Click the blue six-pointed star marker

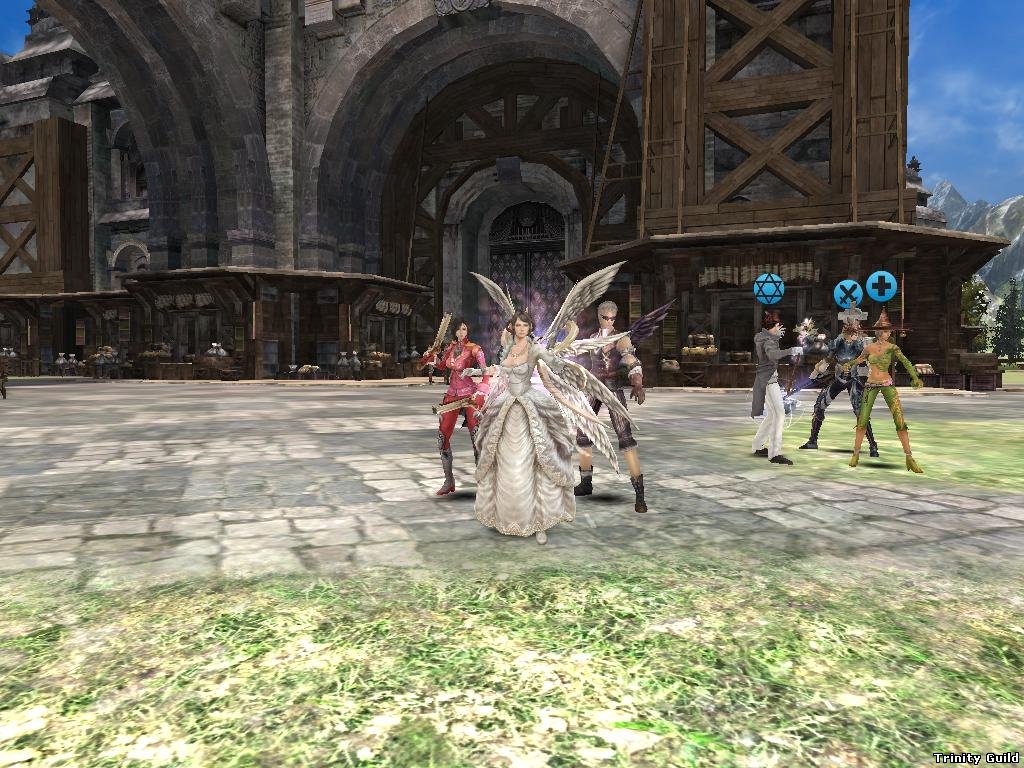(768, 289)
